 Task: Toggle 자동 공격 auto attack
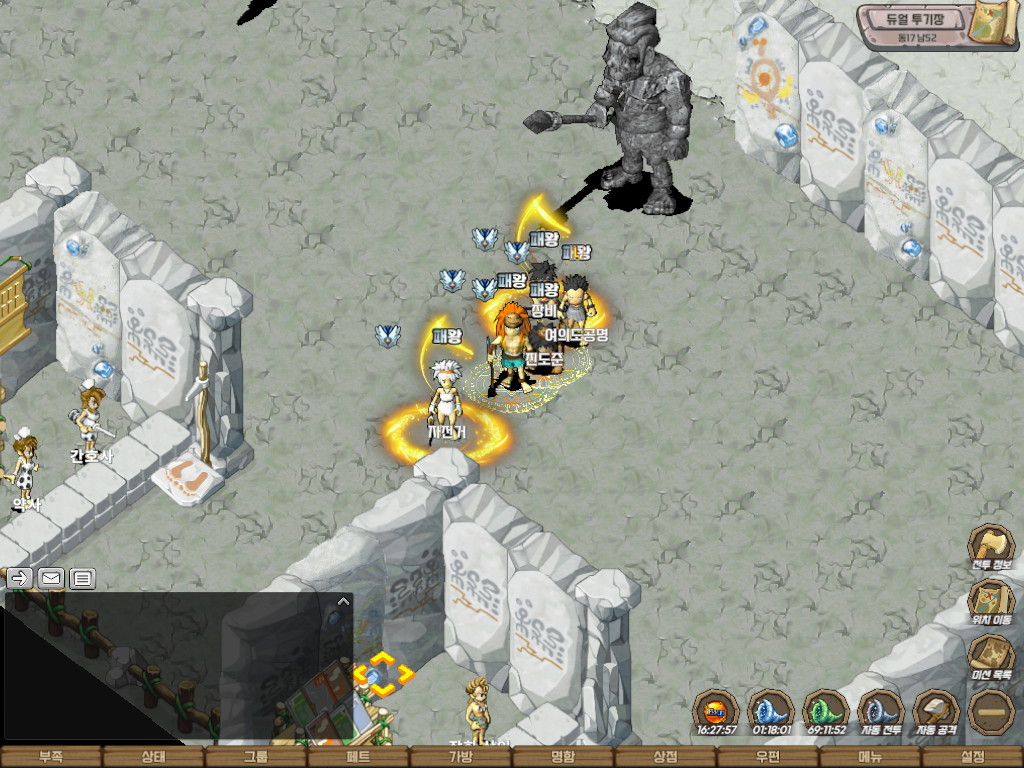(936, 711)
